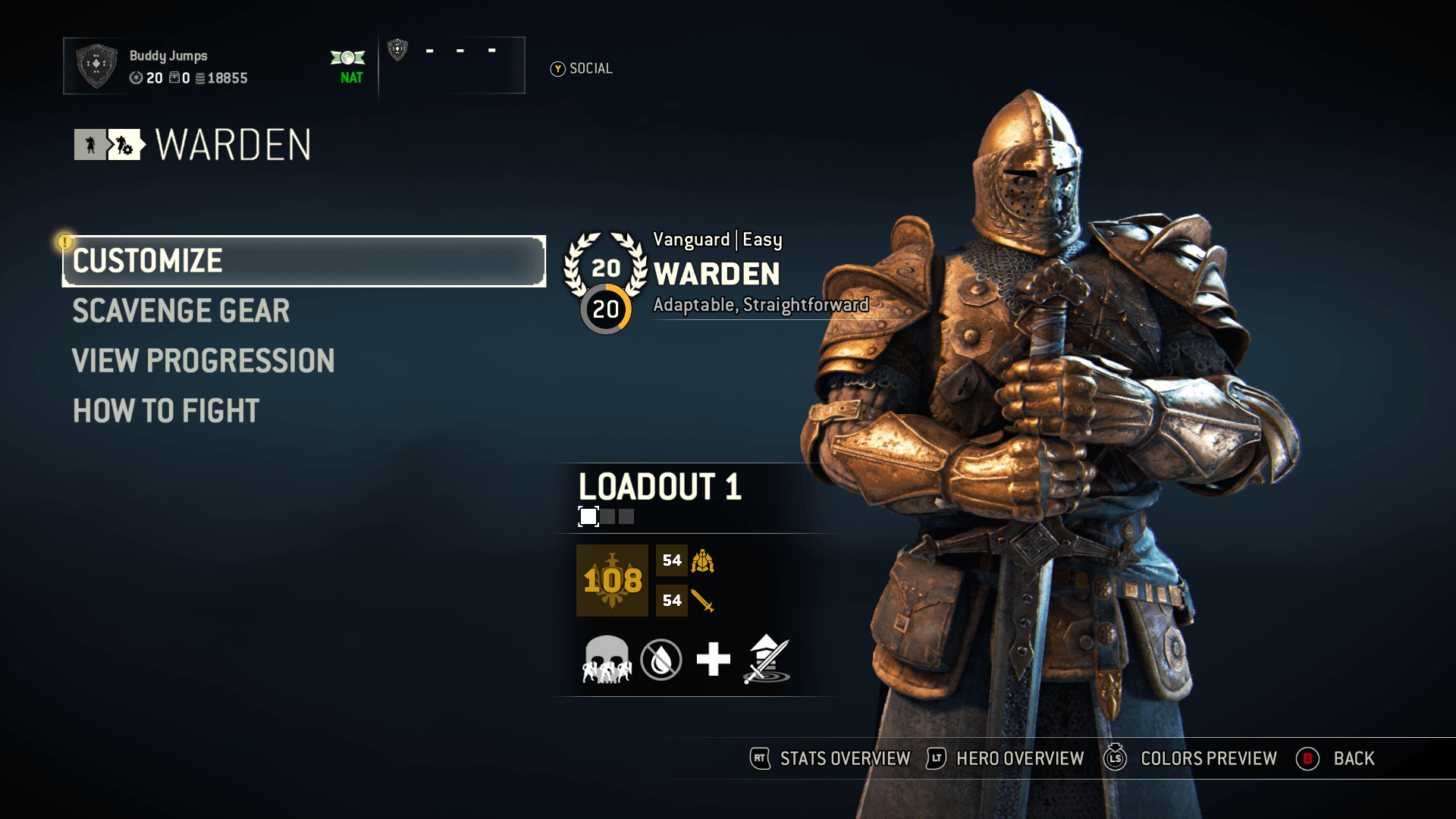Viewport: 1456px width, 819px height.
Task: Select the sword and arrow feat icon
Action: [767, 660]
